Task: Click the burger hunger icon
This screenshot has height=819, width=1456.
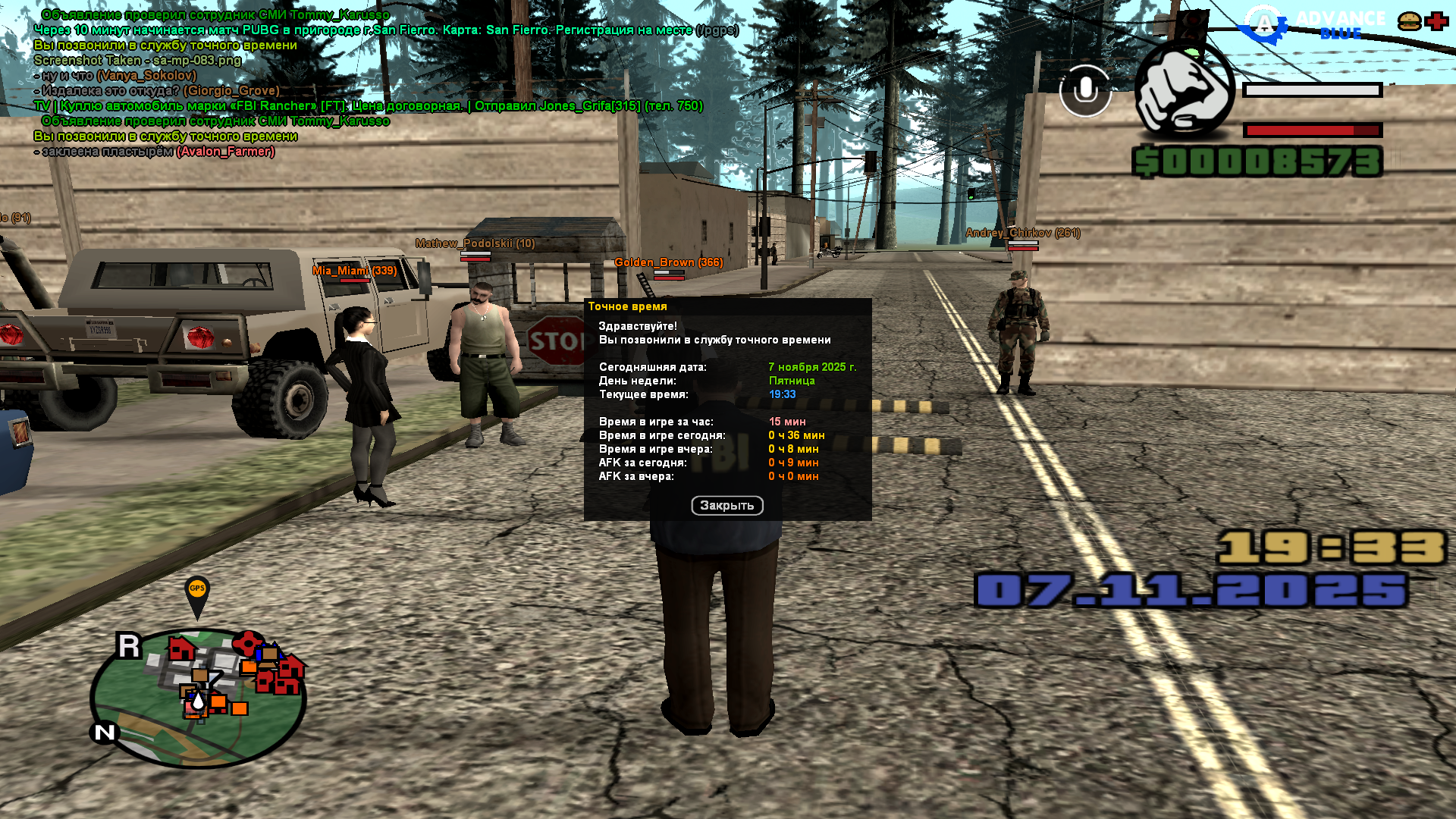Action: 1410,21
